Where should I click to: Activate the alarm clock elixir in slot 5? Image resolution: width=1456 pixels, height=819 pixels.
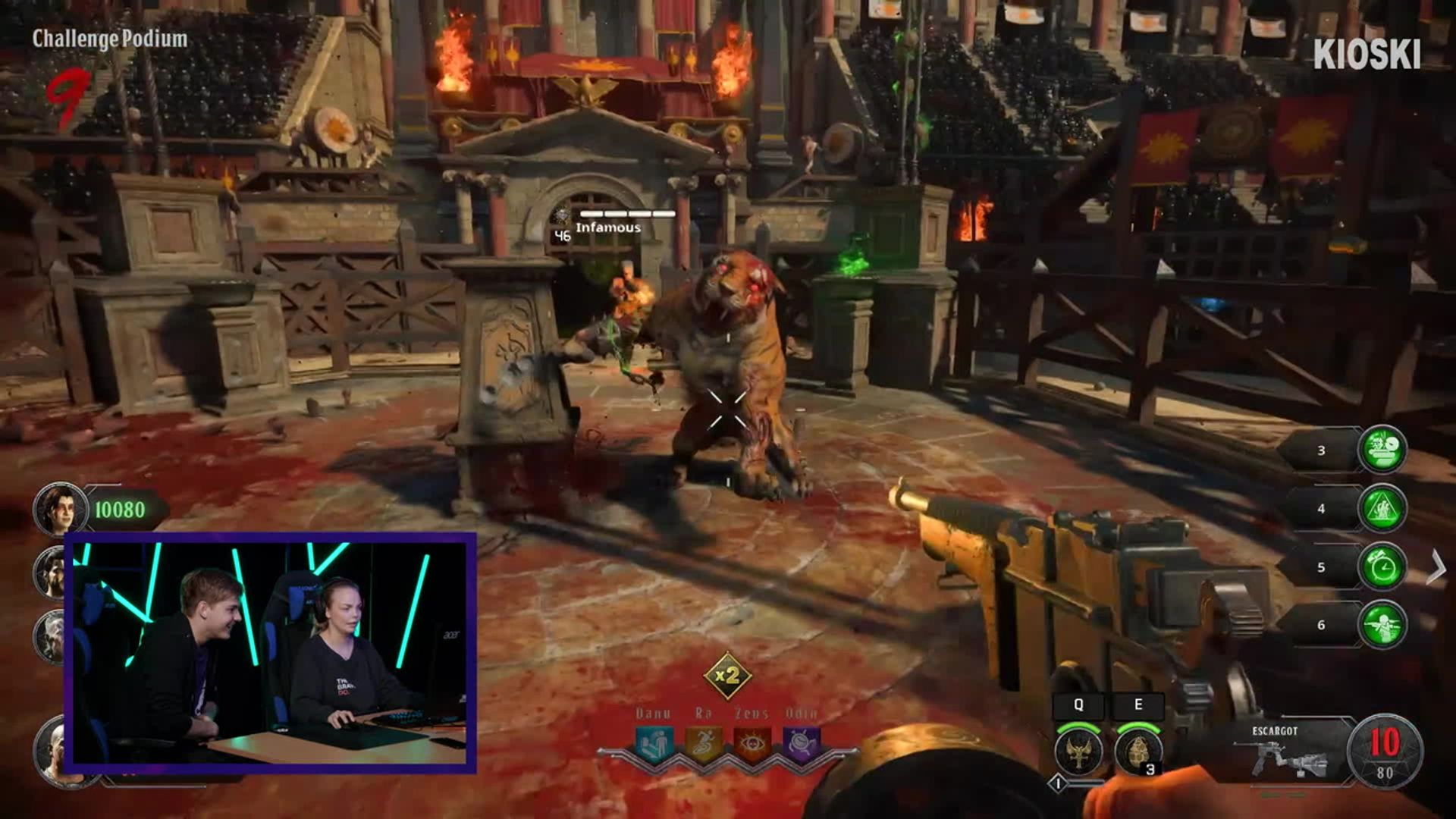(x=1382, y=566)
